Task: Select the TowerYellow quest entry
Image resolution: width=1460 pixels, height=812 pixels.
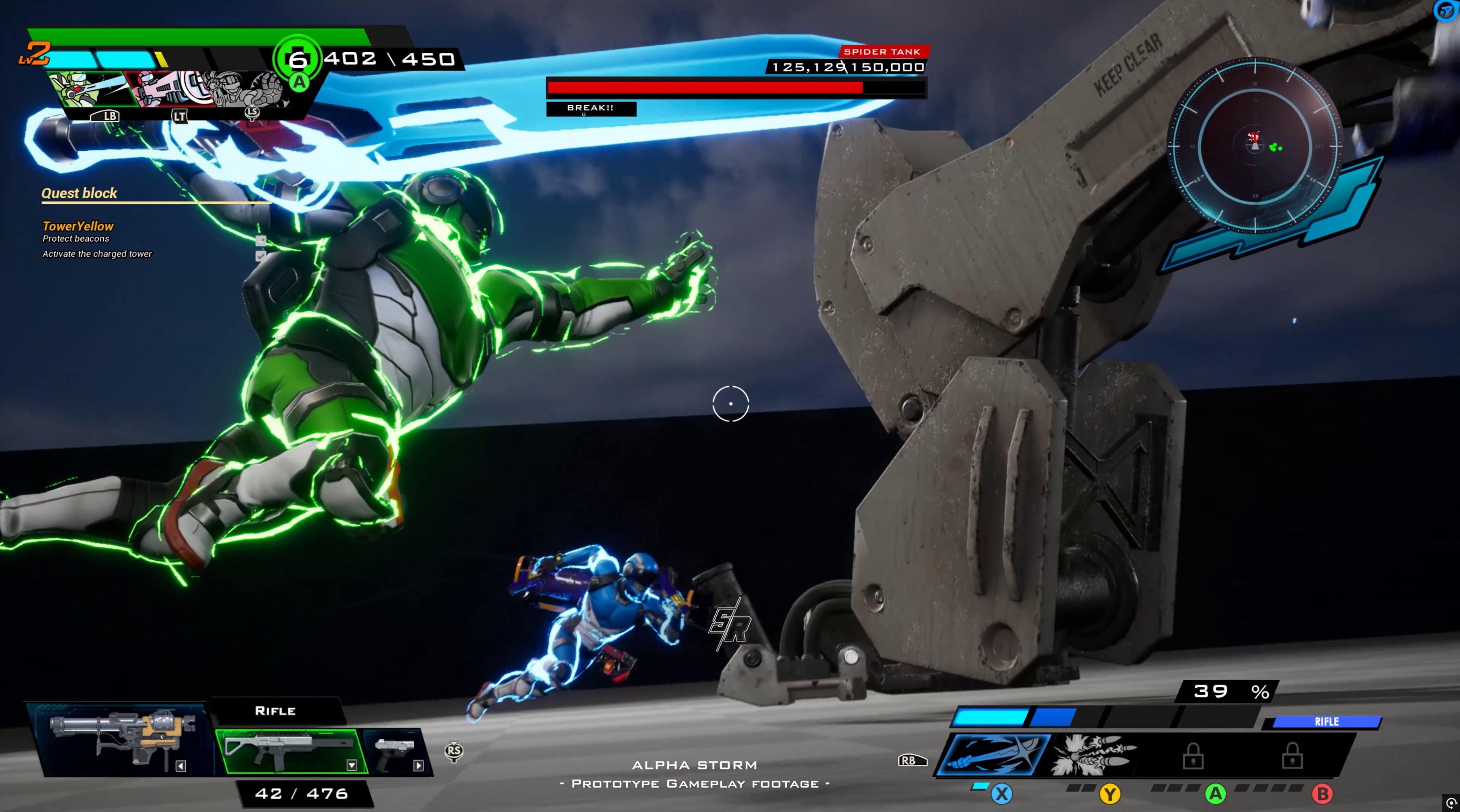Action: pos(78,226)
